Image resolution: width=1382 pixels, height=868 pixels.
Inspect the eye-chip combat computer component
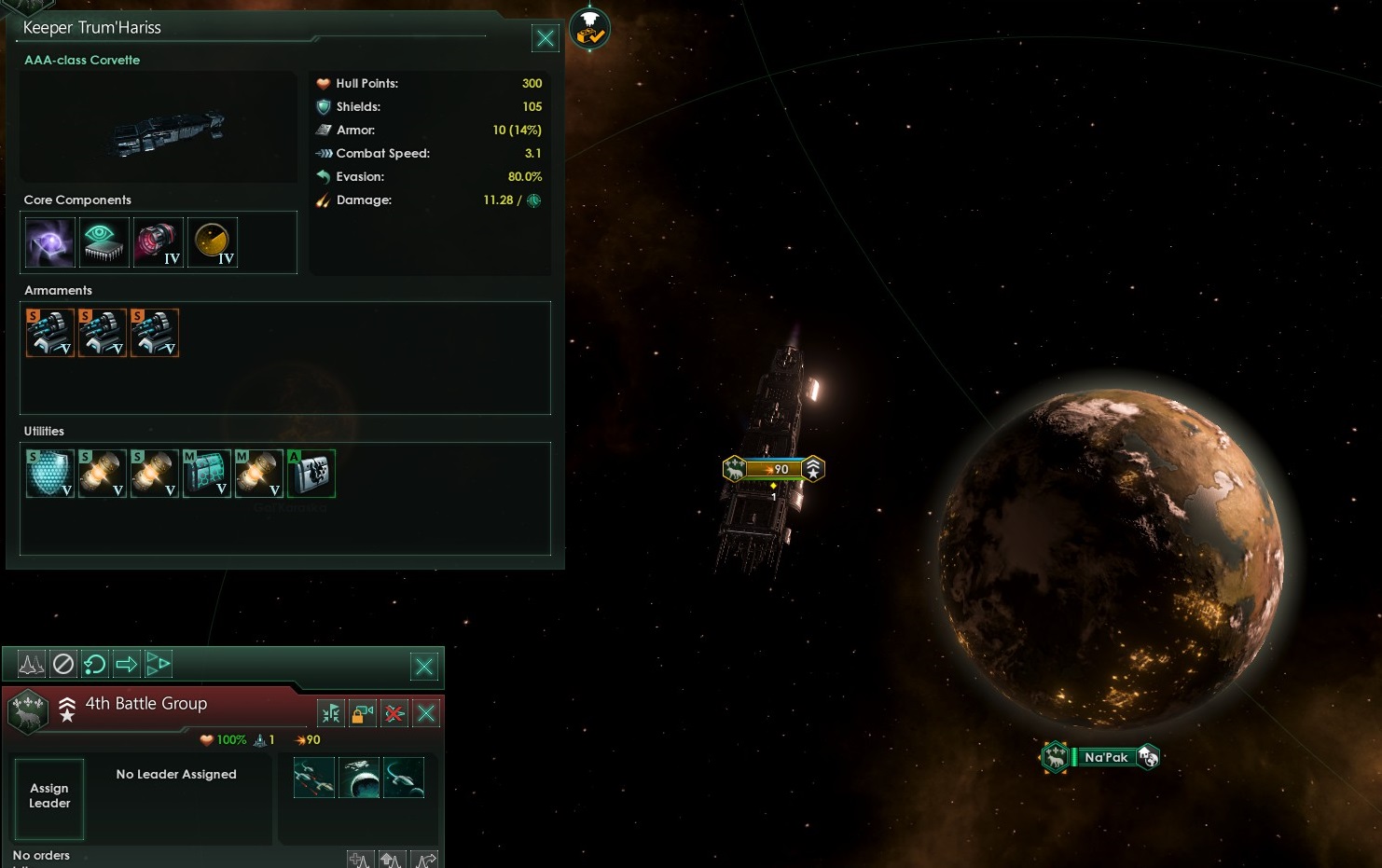pyautogui.click(x=104, y=242)
